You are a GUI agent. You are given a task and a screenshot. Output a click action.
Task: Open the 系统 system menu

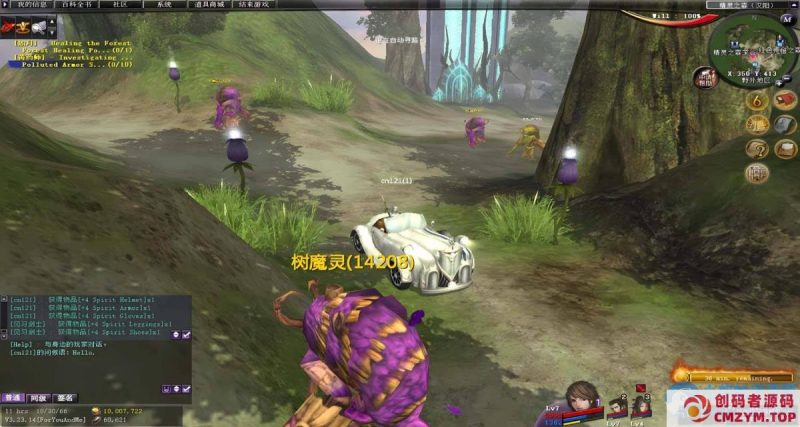coord(164,5)
